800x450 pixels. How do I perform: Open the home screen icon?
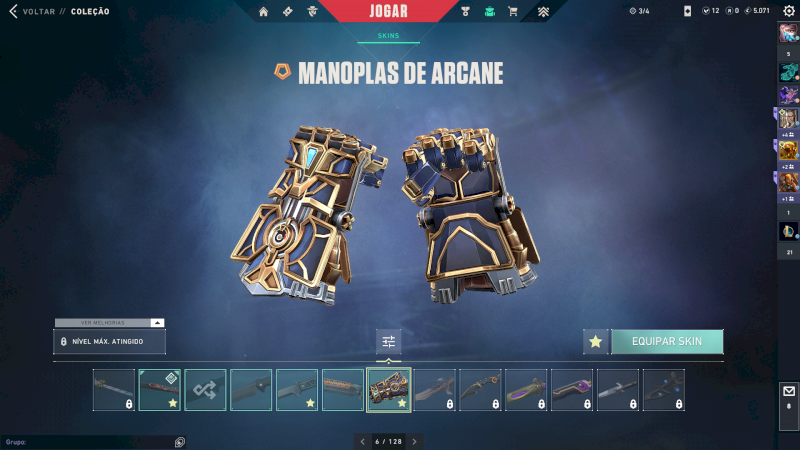coord(264,12)
